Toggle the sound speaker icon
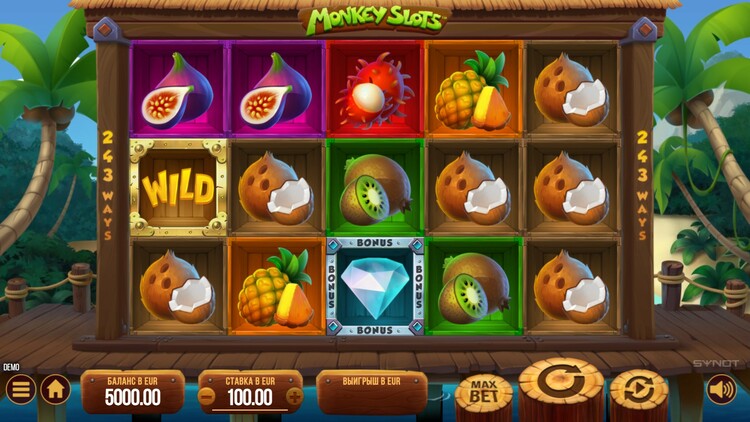Screen dimensions: 750x422 (720, 389)
